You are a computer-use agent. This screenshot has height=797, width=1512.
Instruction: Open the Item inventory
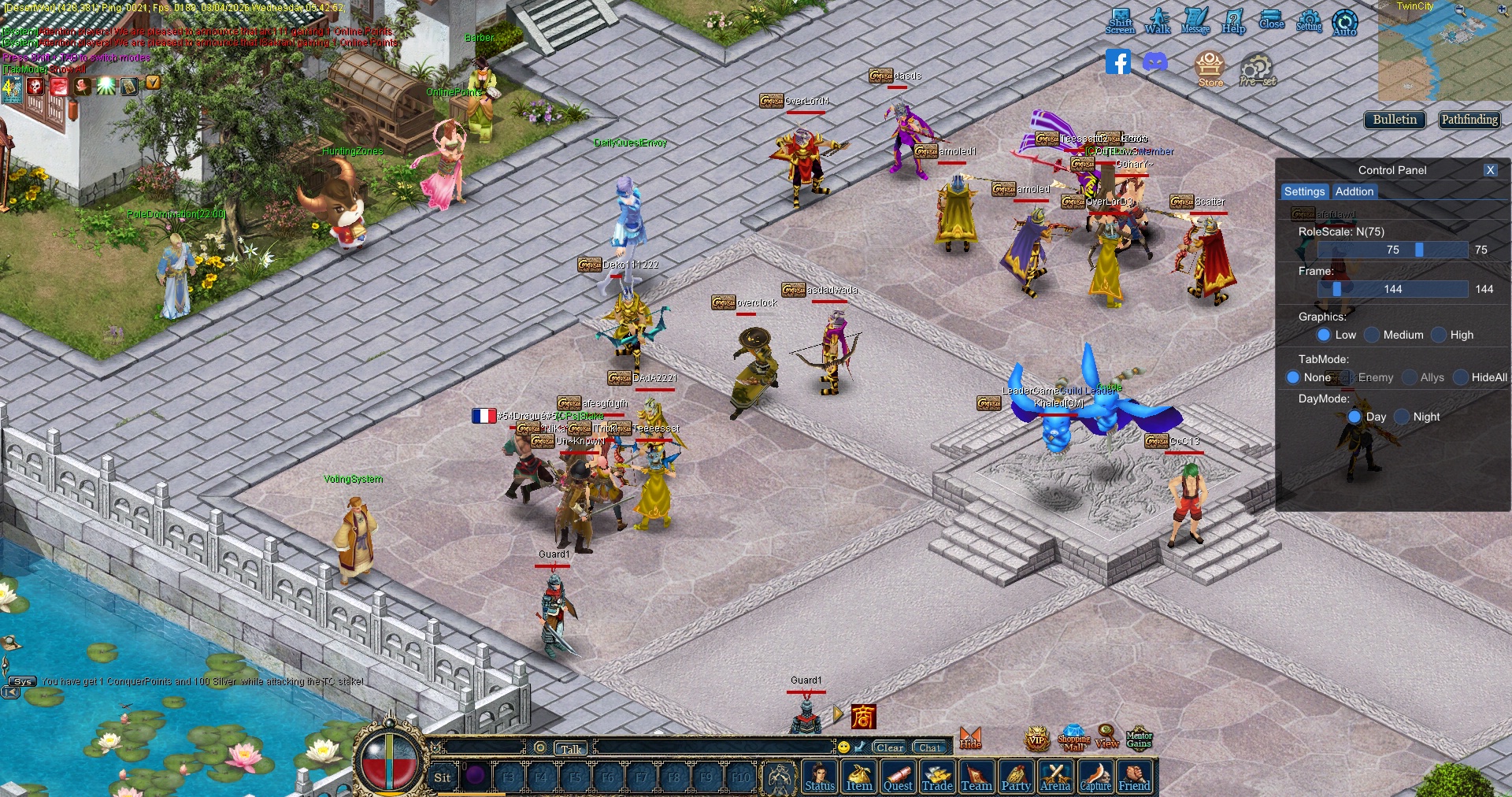pyautogui.click(x=858, y=777)
